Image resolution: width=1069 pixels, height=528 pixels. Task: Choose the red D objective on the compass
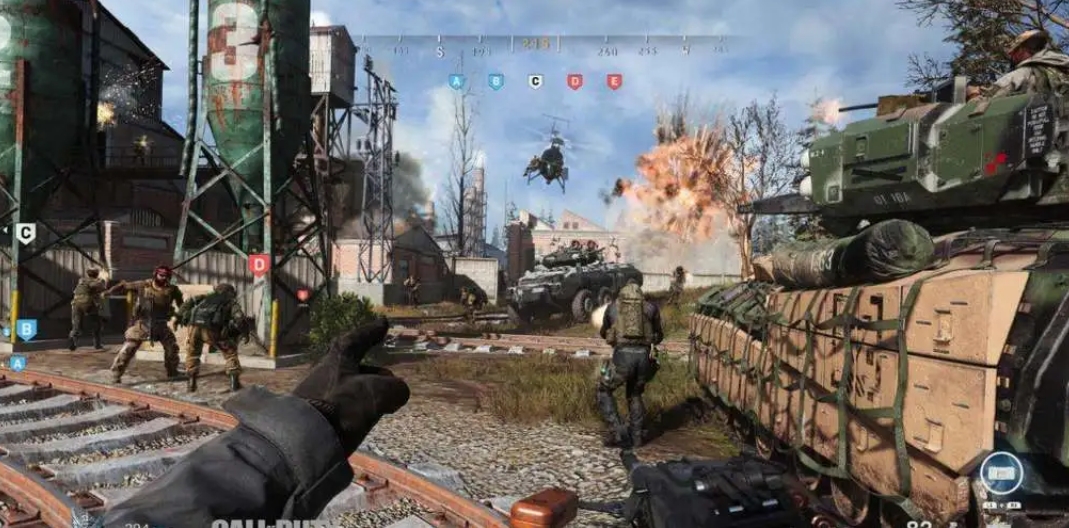click(574, 82)
